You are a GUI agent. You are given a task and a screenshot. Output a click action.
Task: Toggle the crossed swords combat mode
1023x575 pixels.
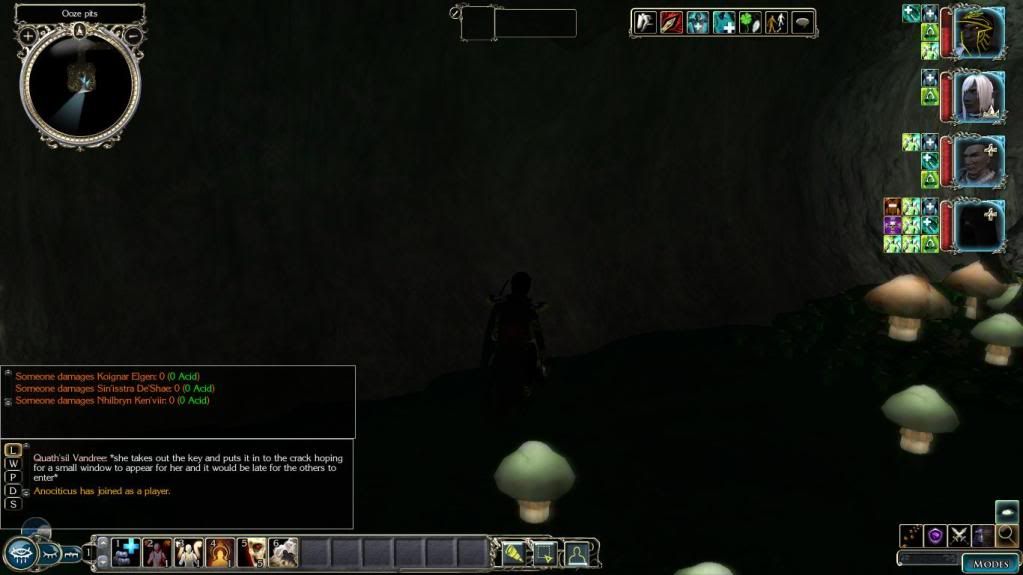[959, 536]
